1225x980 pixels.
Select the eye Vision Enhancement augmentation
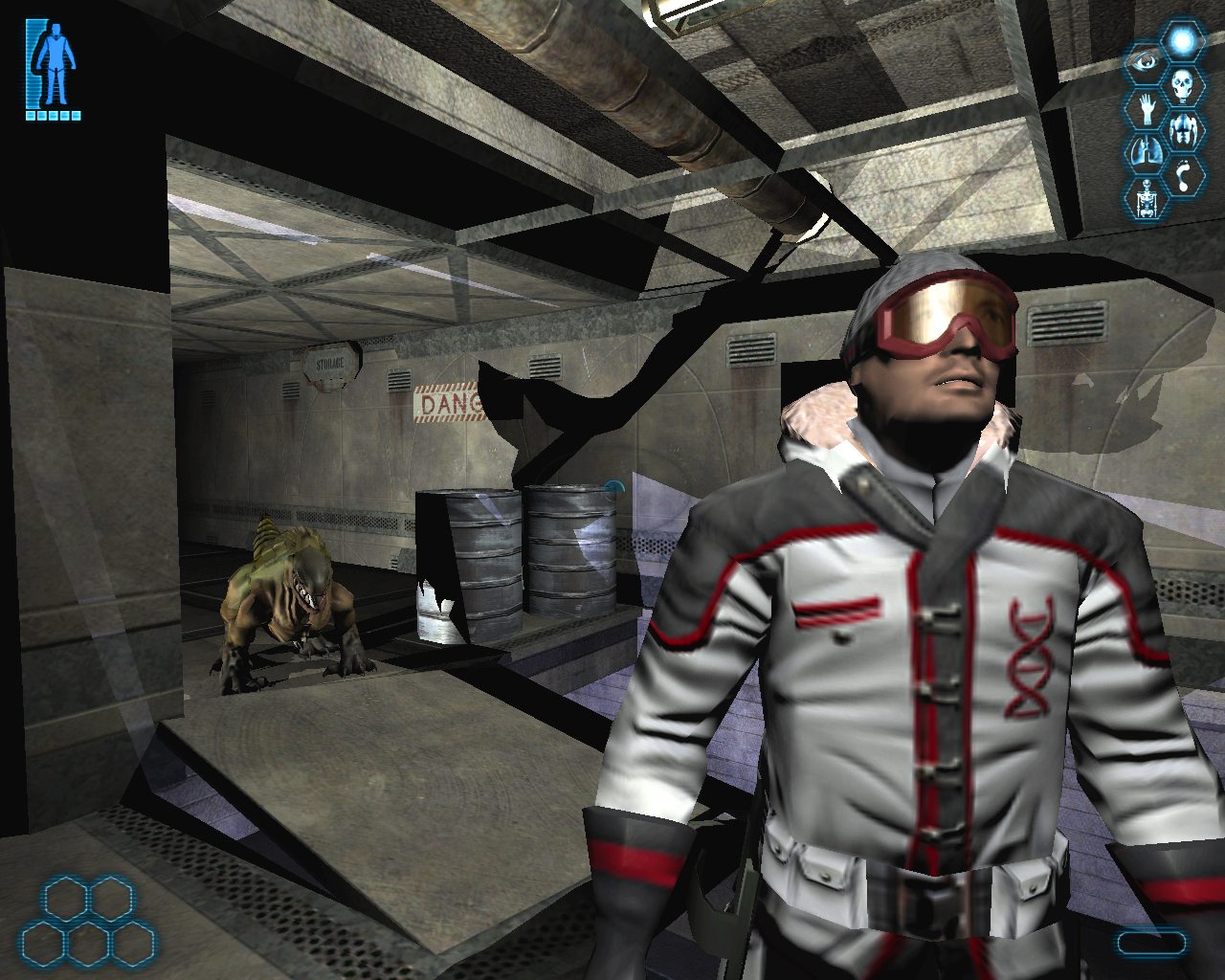click(1146, 59)
